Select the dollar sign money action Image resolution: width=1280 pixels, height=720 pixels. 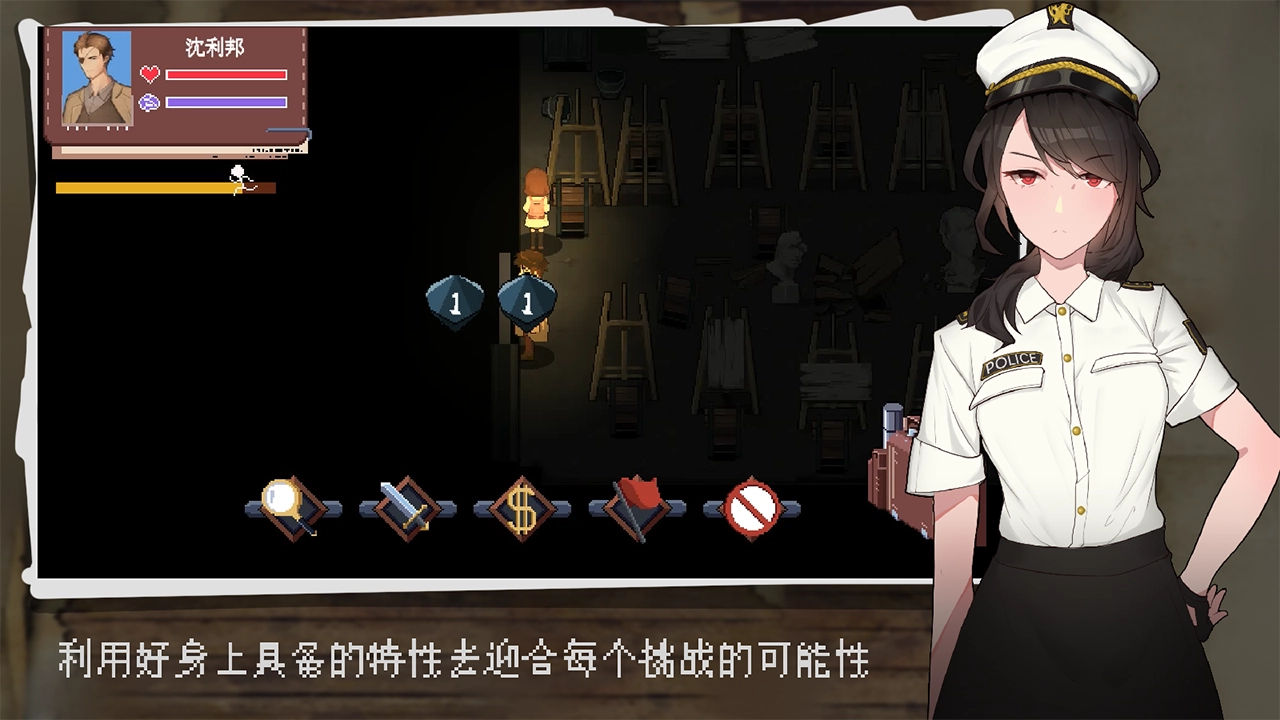point(523,508)
